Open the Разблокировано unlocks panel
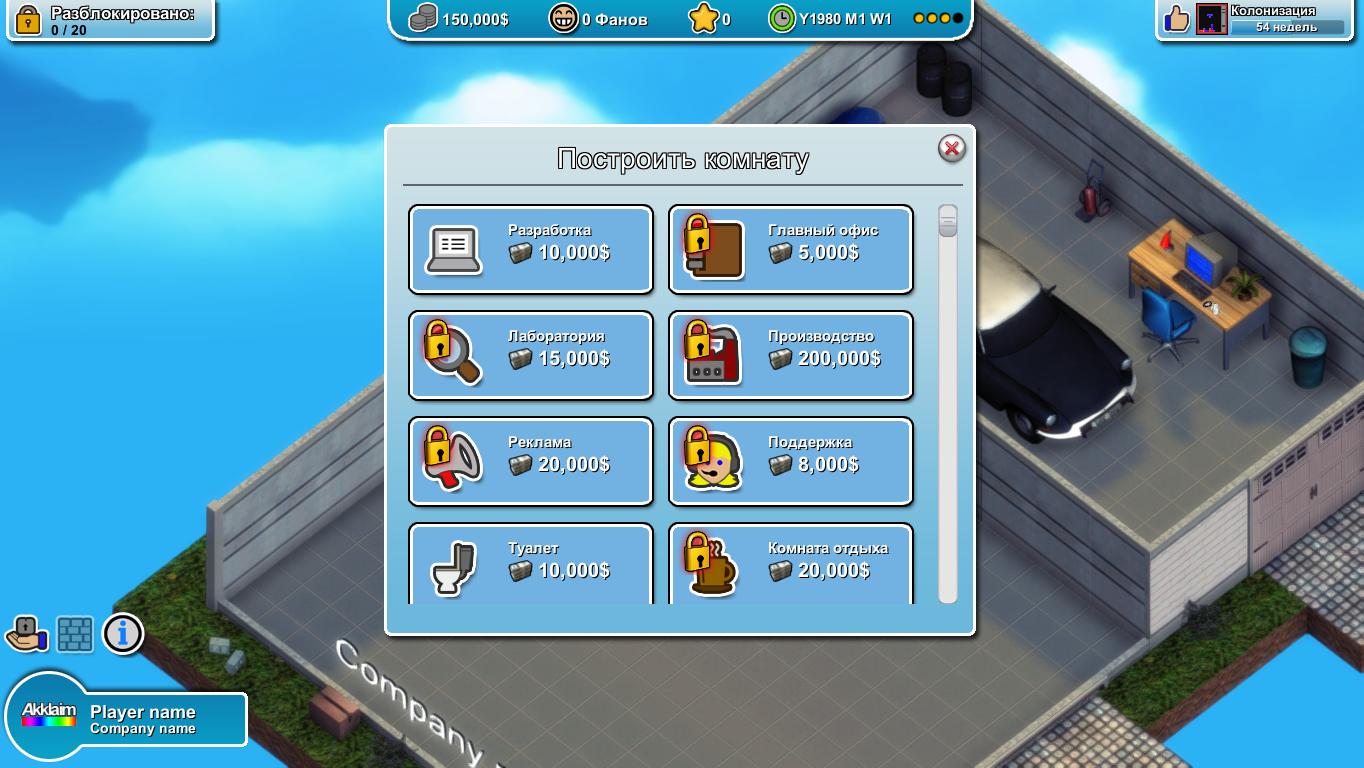 coord(110,20)
